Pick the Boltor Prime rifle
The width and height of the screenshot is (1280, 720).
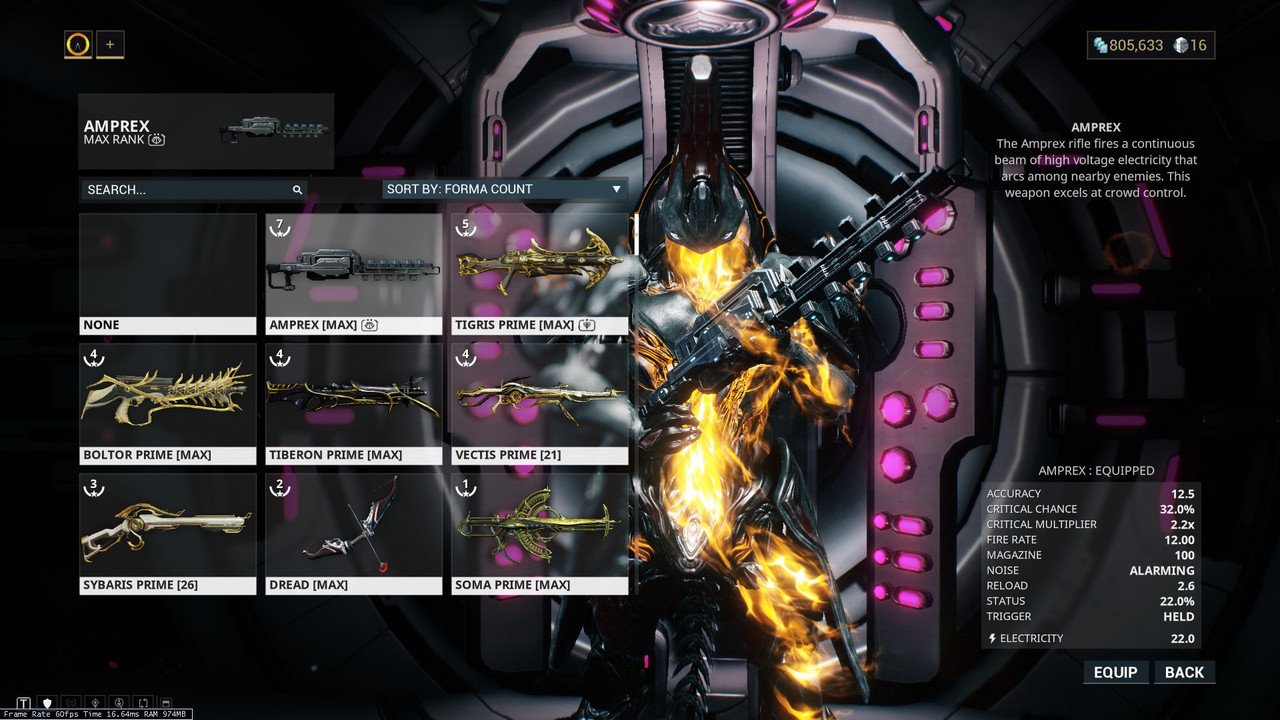(x=168, y=403)
